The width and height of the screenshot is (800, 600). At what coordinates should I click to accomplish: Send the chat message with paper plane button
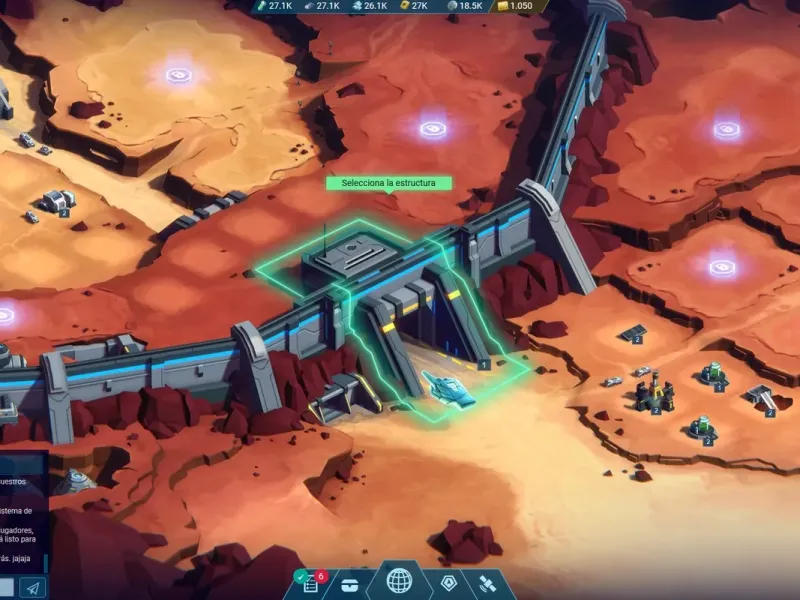pyautogui.click(x=32, y=588)
